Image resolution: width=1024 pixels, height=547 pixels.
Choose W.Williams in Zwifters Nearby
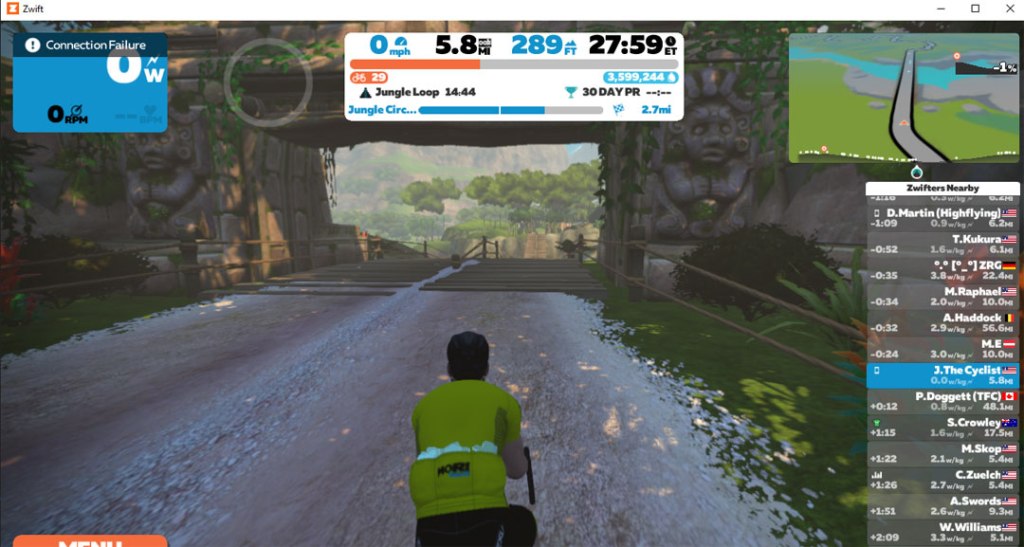coord(943,531)
